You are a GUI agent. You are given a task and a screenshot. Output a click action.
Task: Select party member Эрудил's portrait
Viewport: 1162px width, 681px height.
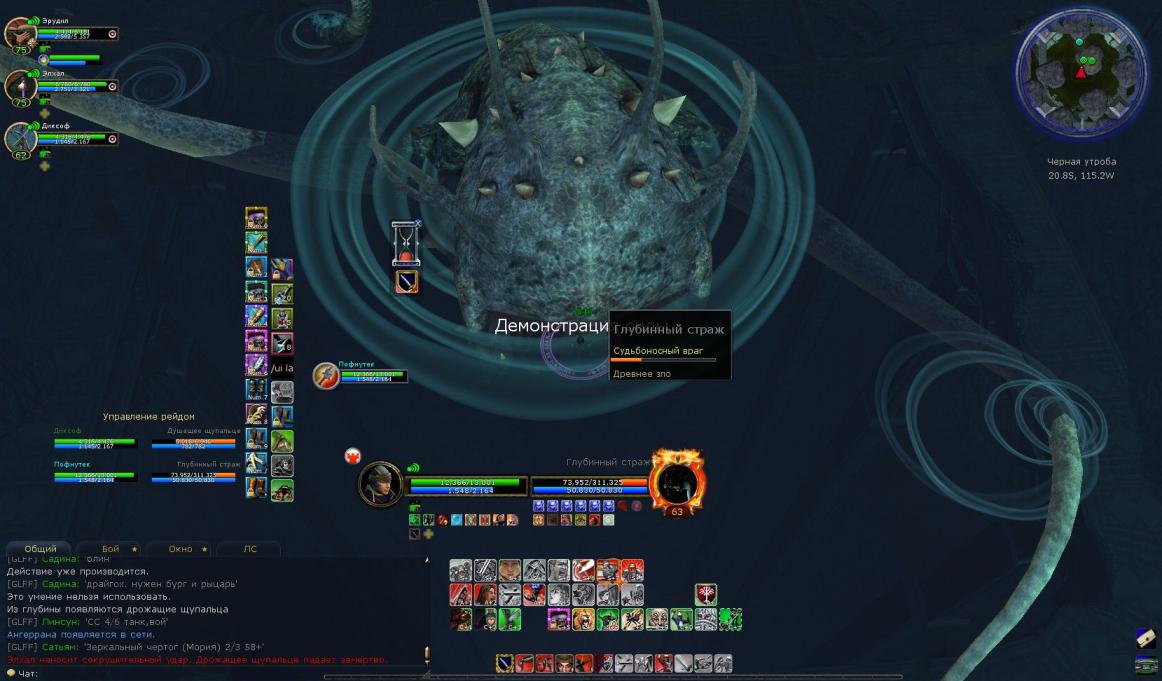coord(20,32)
